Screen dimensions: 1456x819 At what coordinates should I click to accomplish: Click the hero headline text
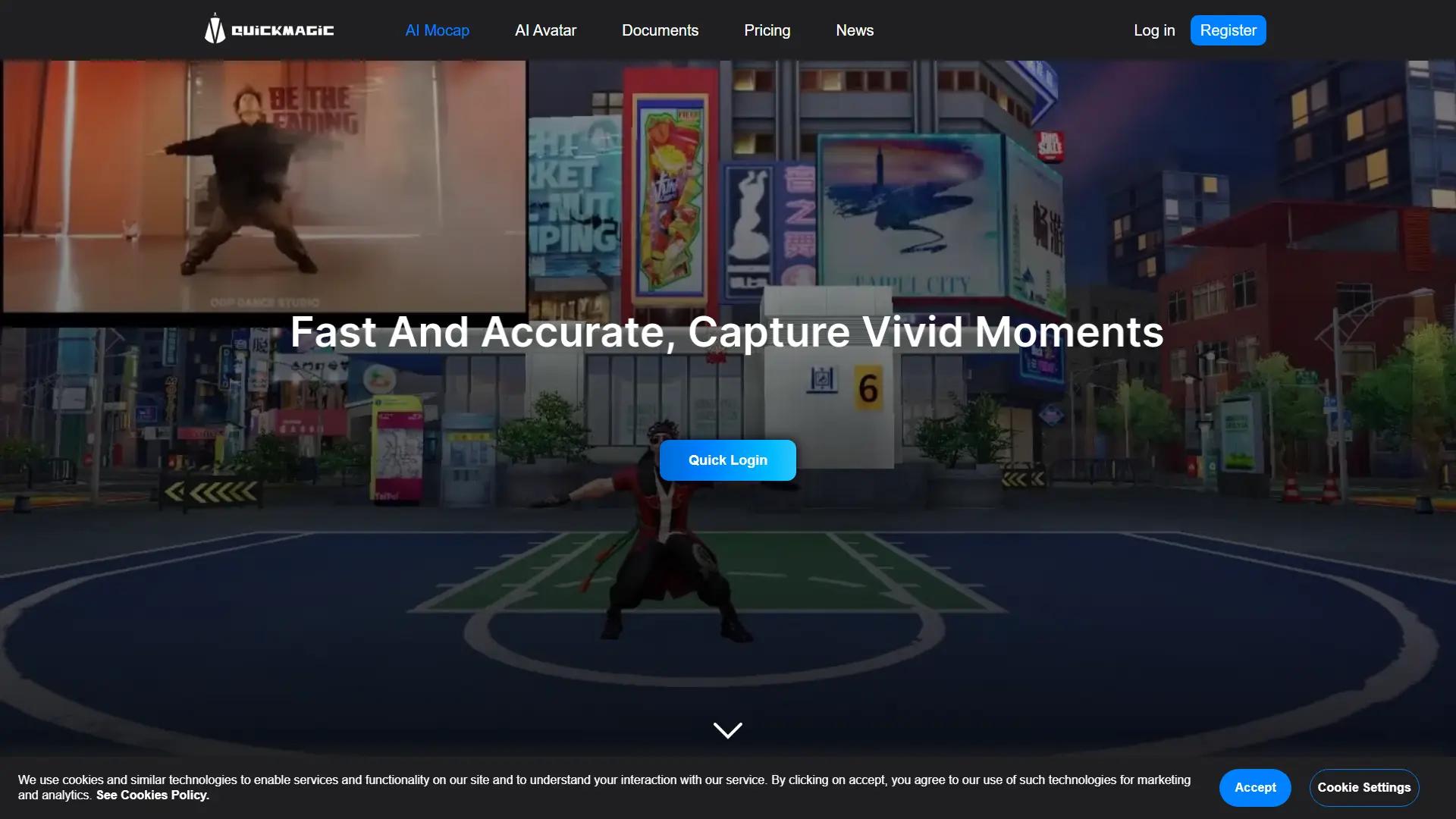pos(726,331)
